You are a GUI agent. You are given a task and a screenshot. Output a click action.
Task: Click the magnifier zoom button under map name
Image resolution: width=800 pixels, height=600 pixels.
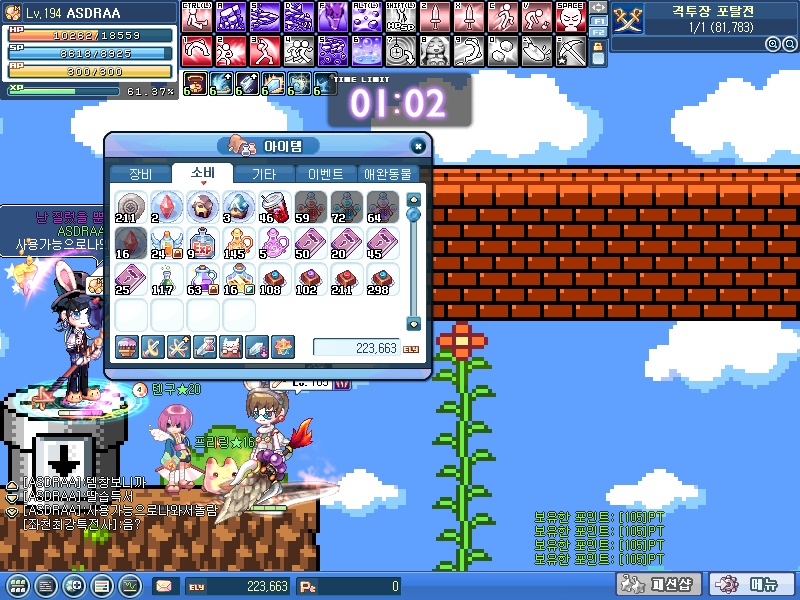tap(772, 44)
